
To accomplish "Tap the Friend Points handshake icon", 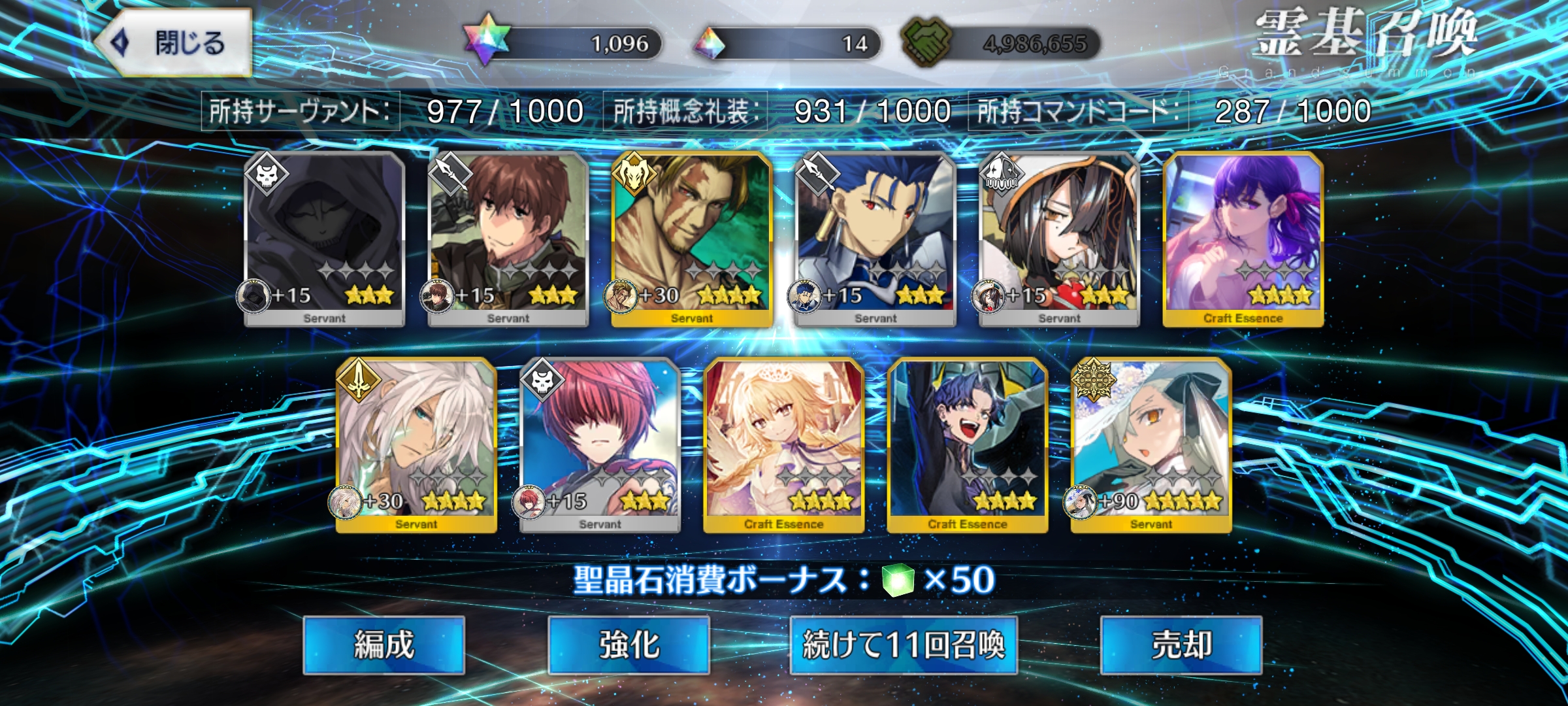I will point(925,42).
